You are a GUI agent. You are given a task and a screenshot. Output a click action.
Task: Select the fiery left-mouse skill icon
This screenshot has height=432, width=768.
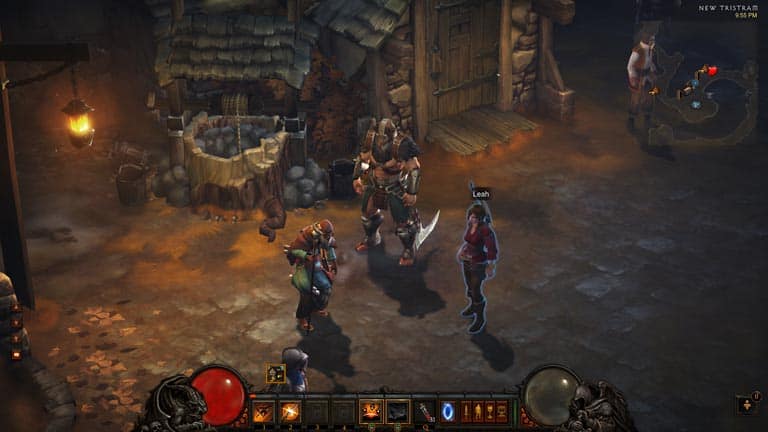point(370,411)
